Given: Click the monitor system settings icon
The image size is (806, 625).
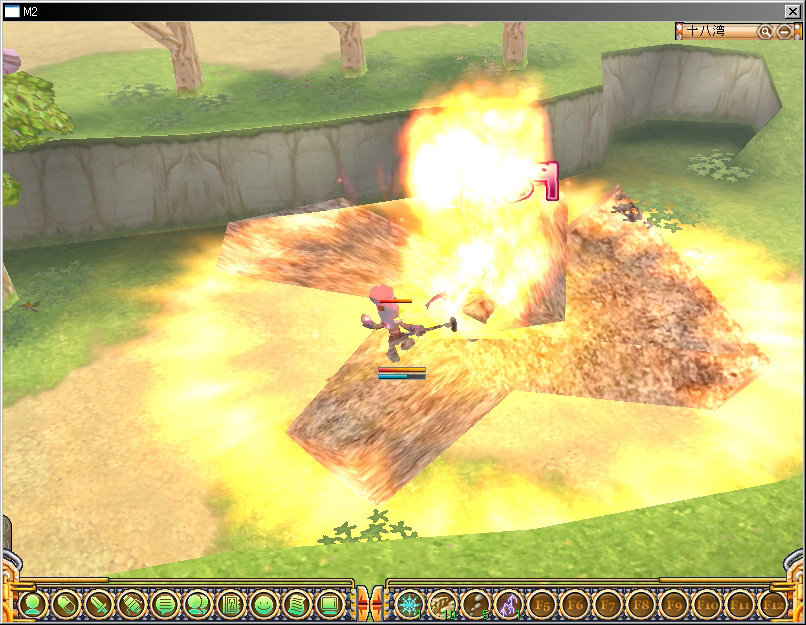Looking at the screenshot, I should pos(328,604).
